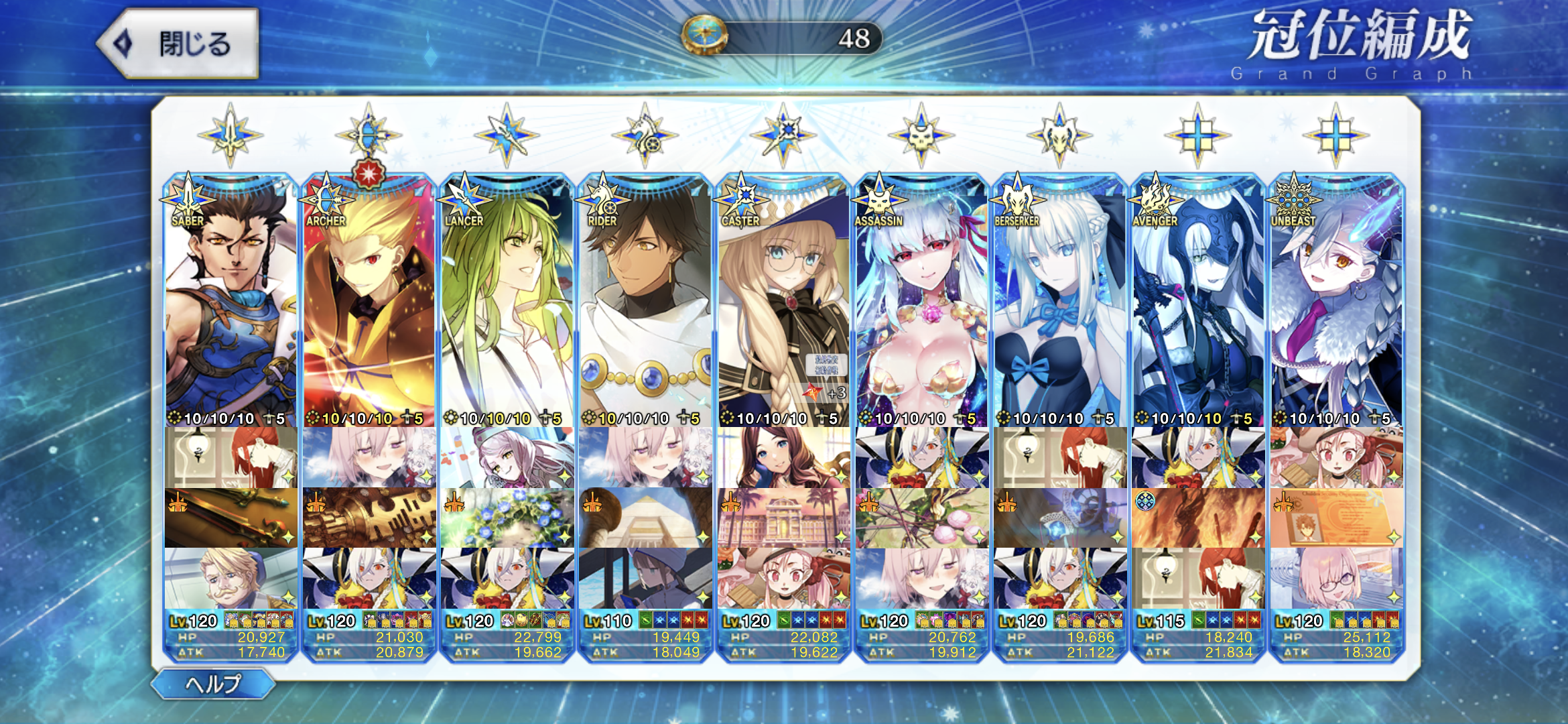
Task: Select the Saber class servant card
Action: coord(231,302)
